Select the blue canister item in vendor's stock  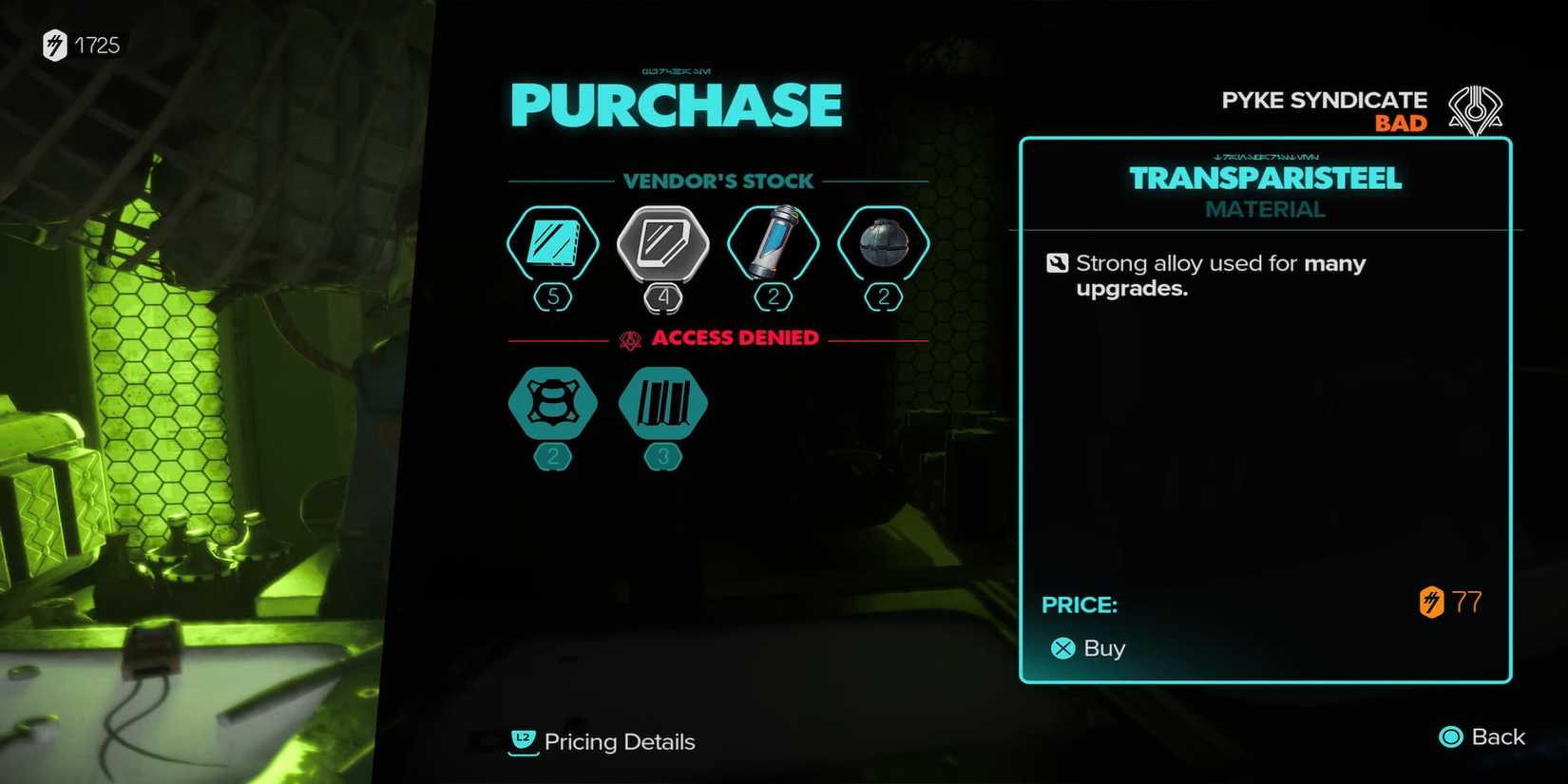[773, 244]
